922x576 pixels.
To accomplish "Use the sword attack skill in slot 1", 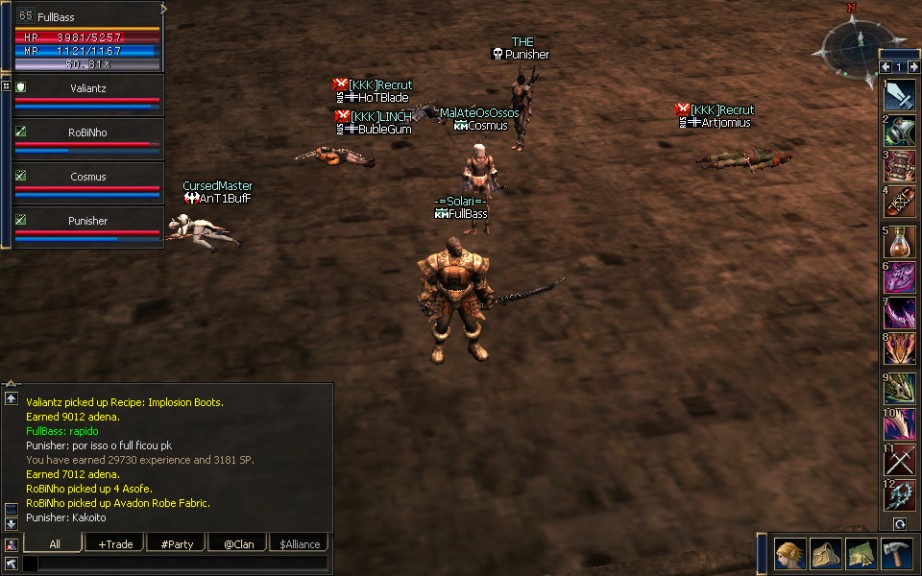I will [900, 96].
